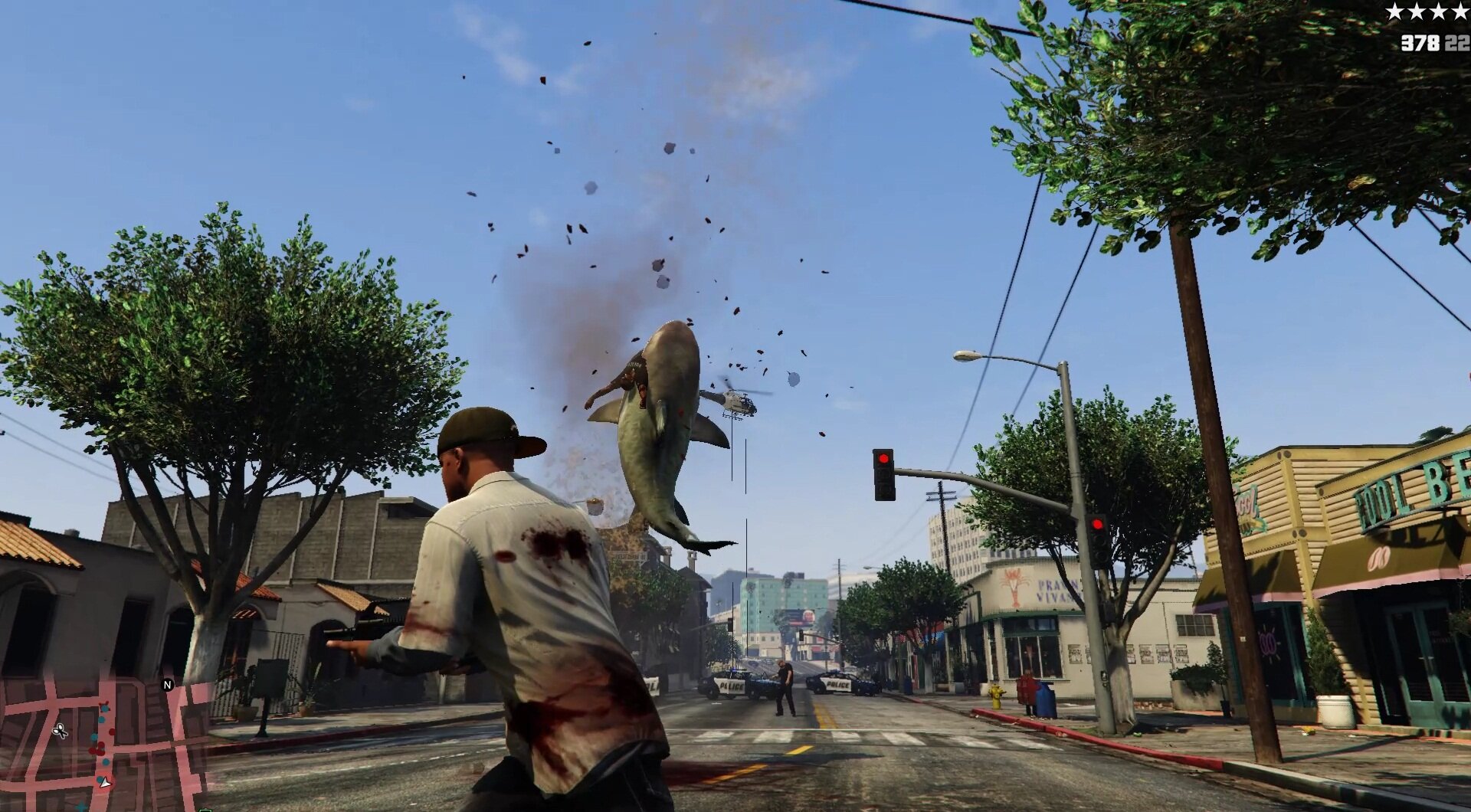Click the north N compass marker
Viewport: 1471px width, 812px height.
click(x=168, y=684)
